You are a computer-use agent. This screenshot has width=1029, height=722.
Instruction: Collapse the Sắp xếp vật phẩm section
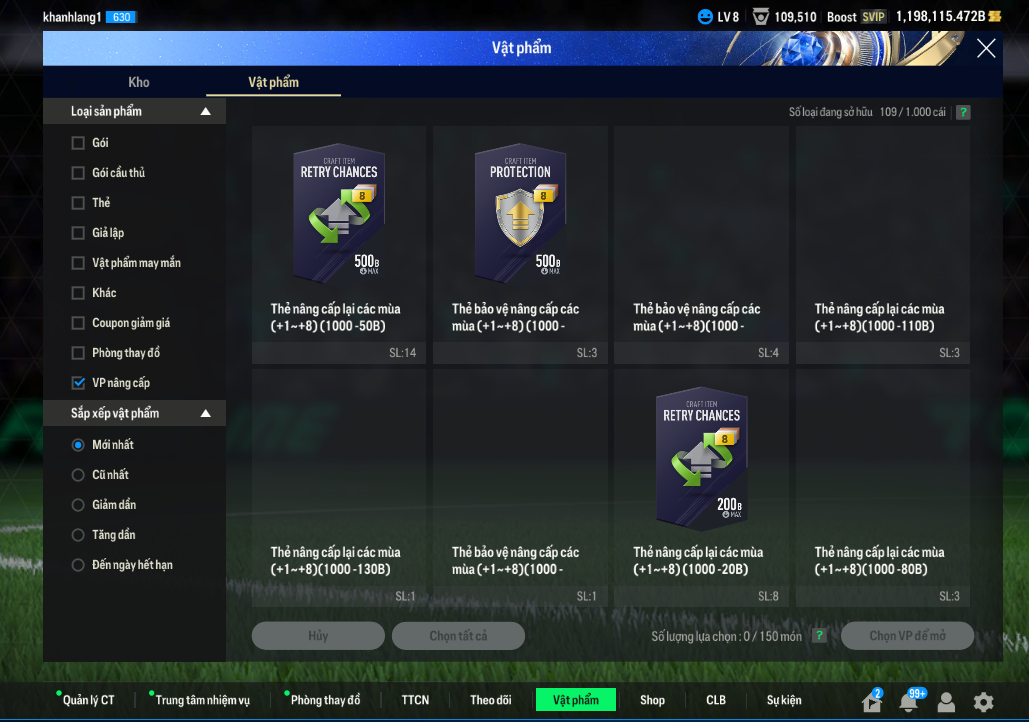(x=206, y=414)
